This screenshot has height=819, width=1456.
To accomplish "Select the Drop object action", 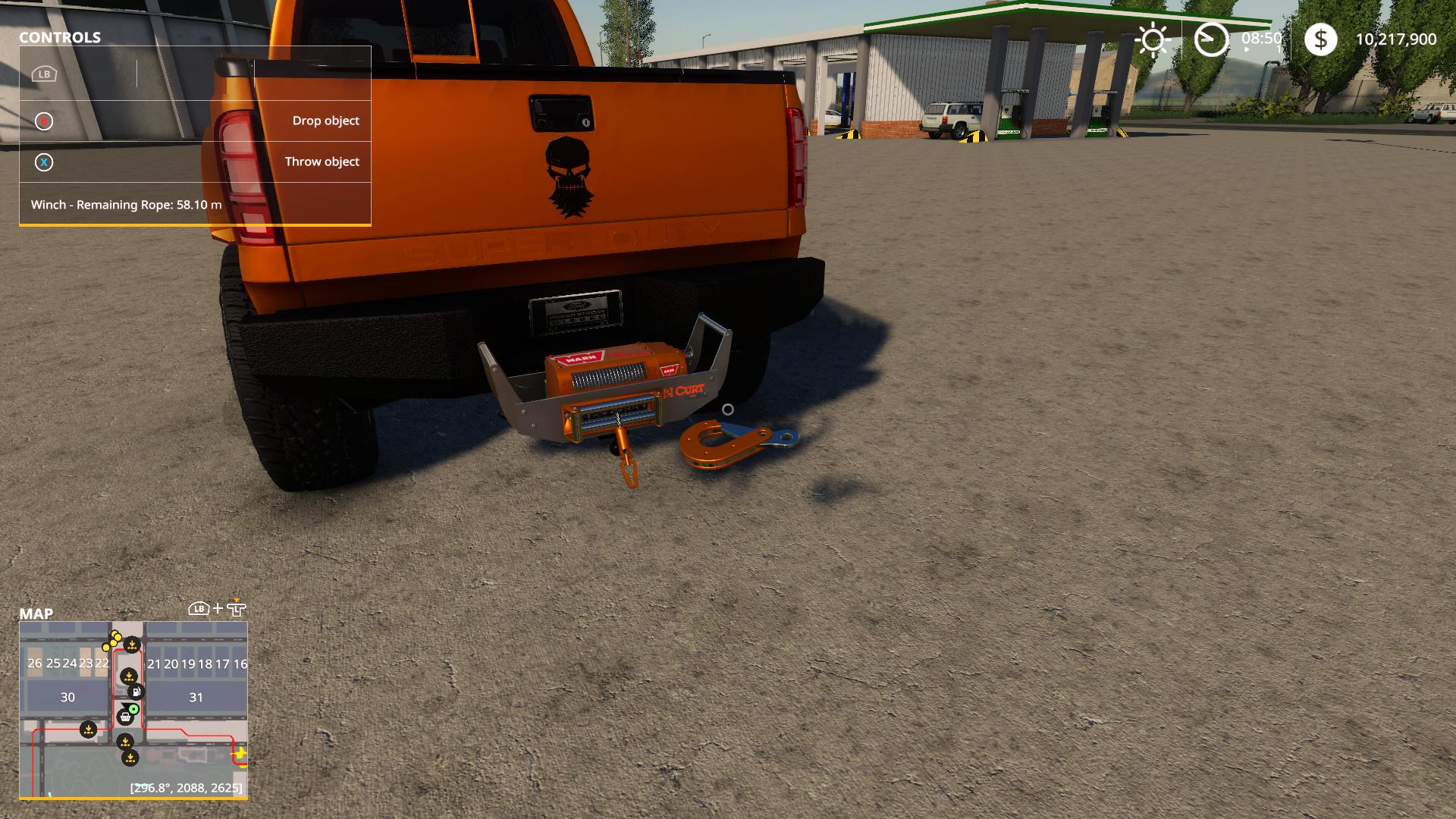I will click(x=326, y=120).
